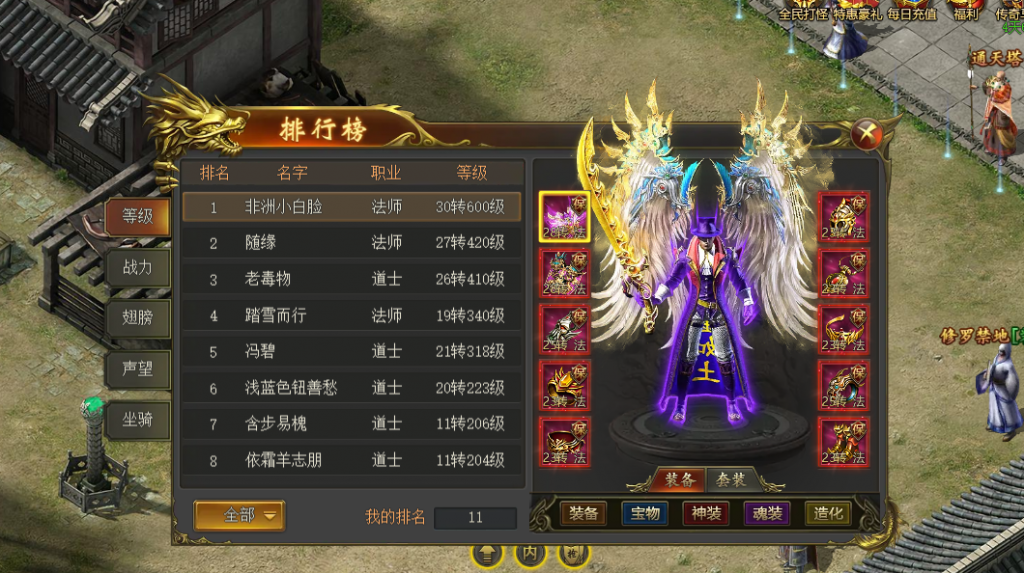This screenshot has height=573, width=1024.
Task: Switch to the 套装 tab
Action: (x=732, y=480)
